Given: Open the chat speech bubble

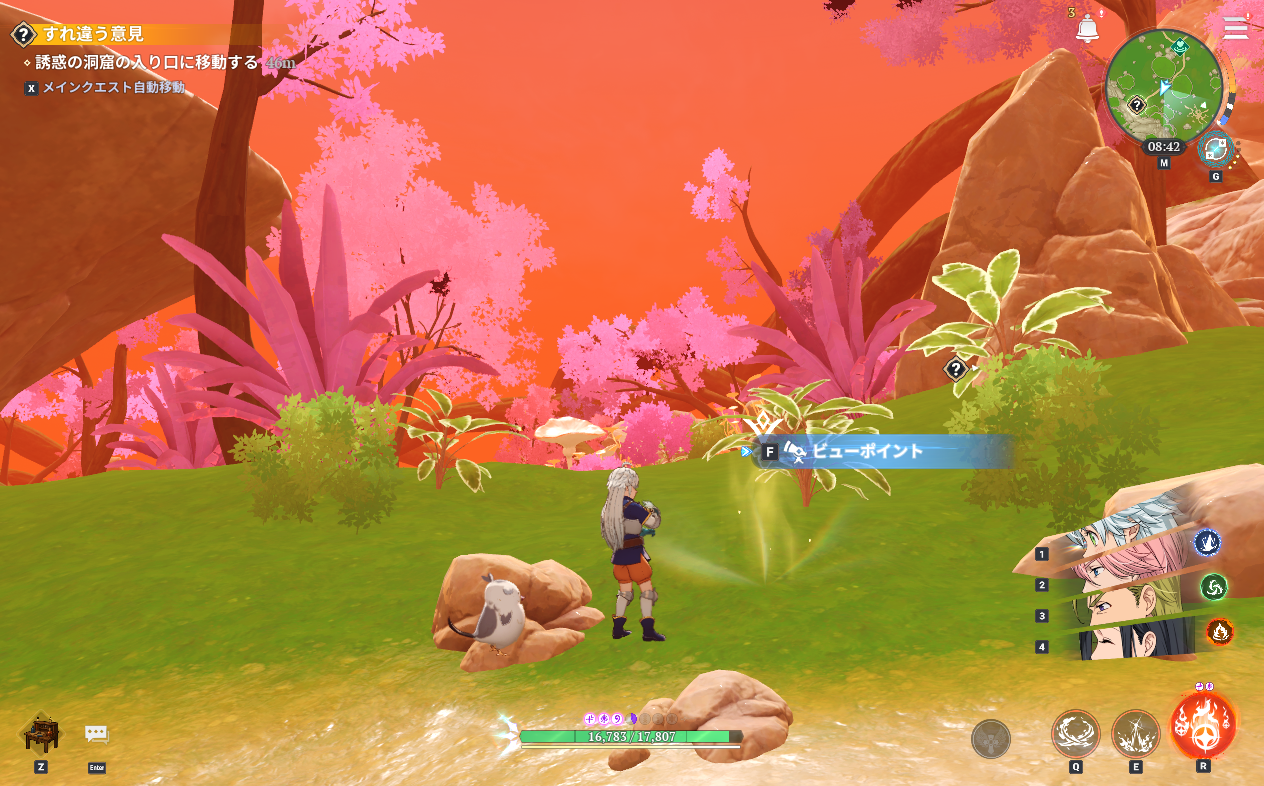Looking at the screenshot, I should click(96, 734).
